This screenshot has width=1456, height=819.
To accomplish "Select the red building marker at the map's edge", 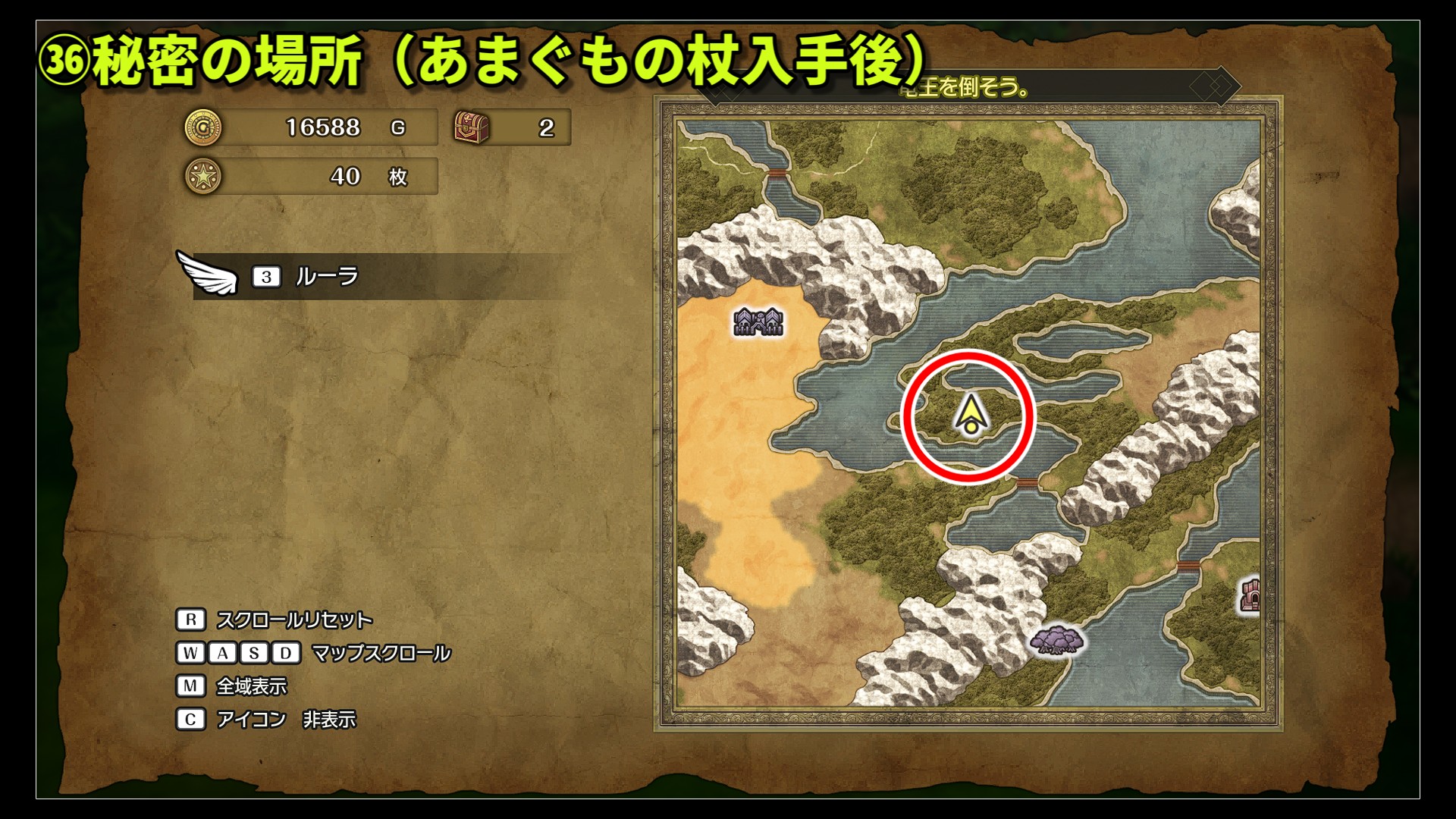I will 1249,595.
